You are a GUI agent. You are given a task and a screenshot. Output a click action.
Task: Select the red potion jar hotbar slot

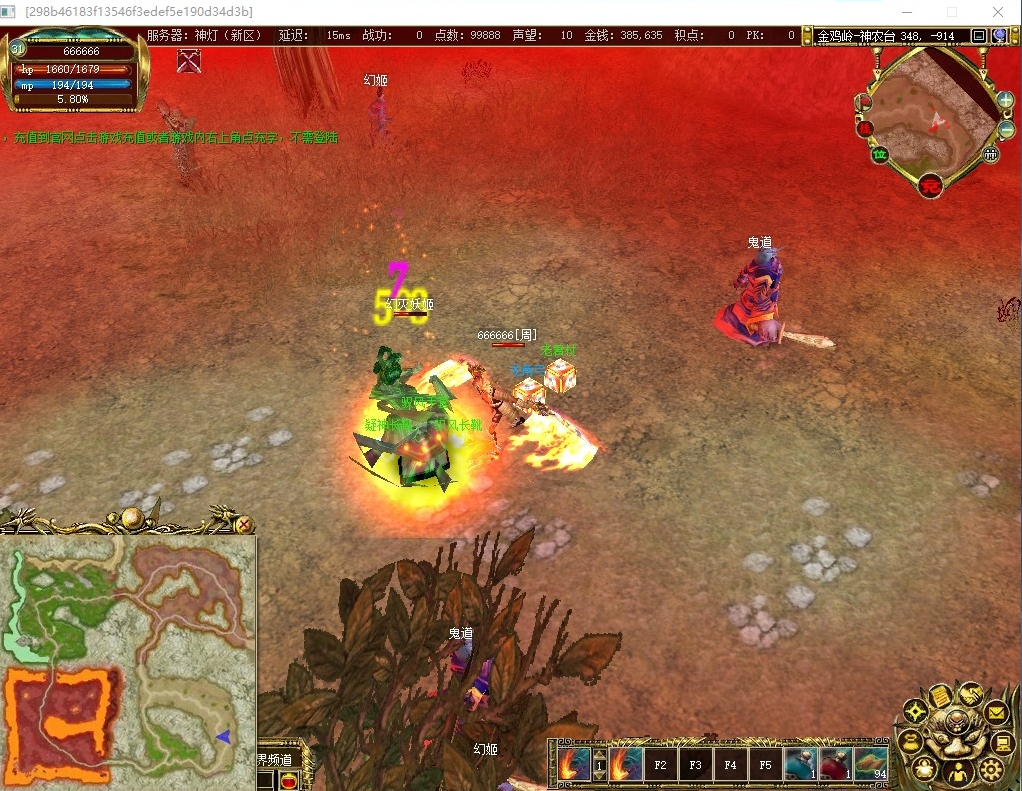[835, 765]
